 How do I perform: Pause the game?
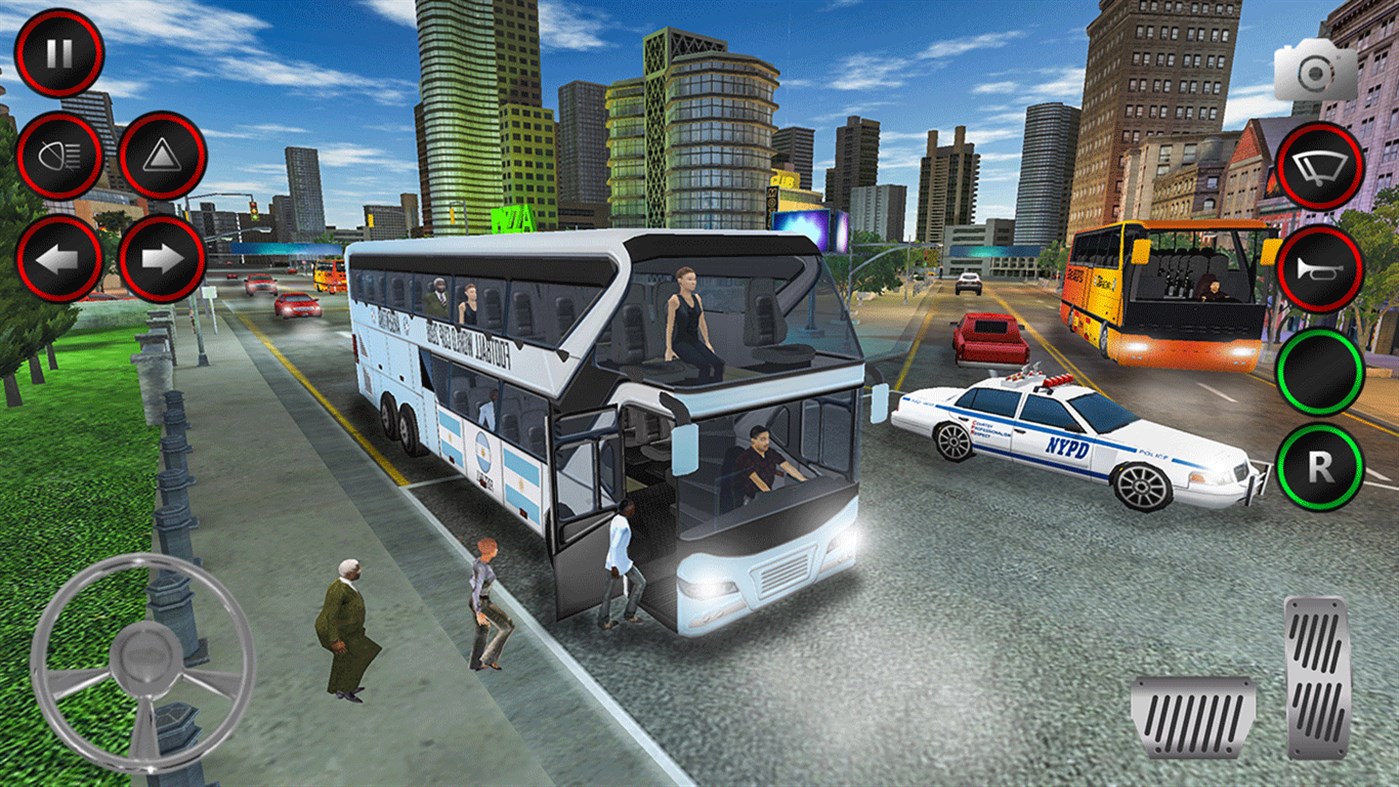(x=60, y=55)
